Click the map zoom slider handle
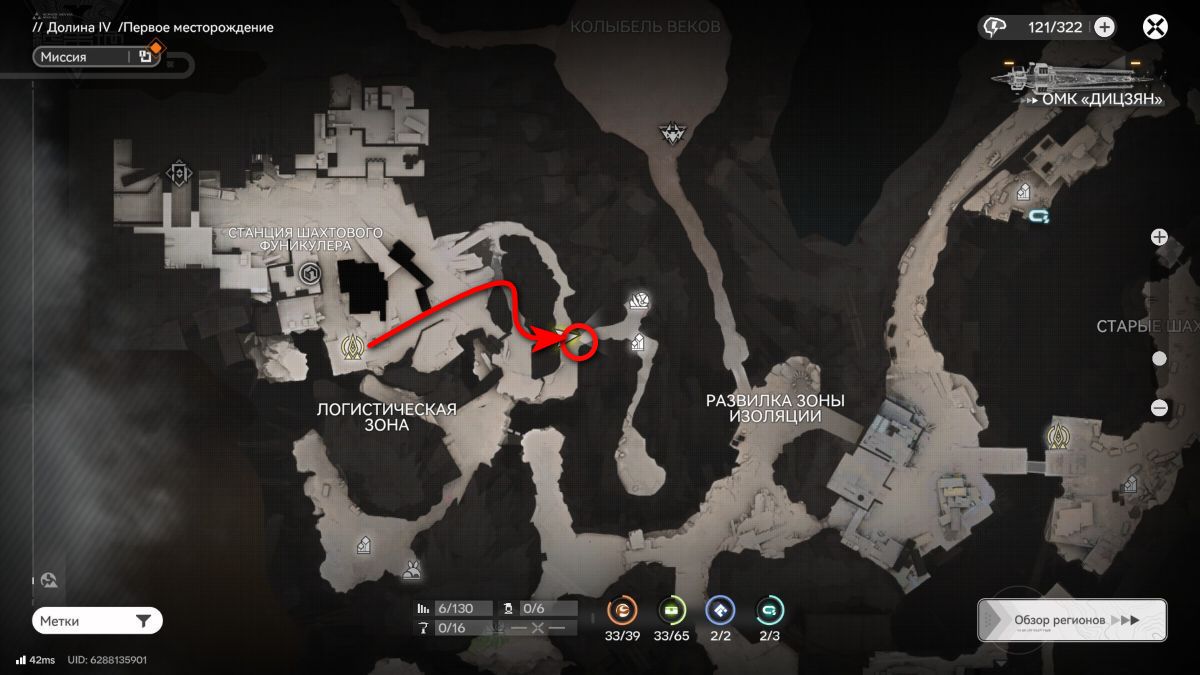The width and height of the screenshot is (1200, 675). (1159, 359)
